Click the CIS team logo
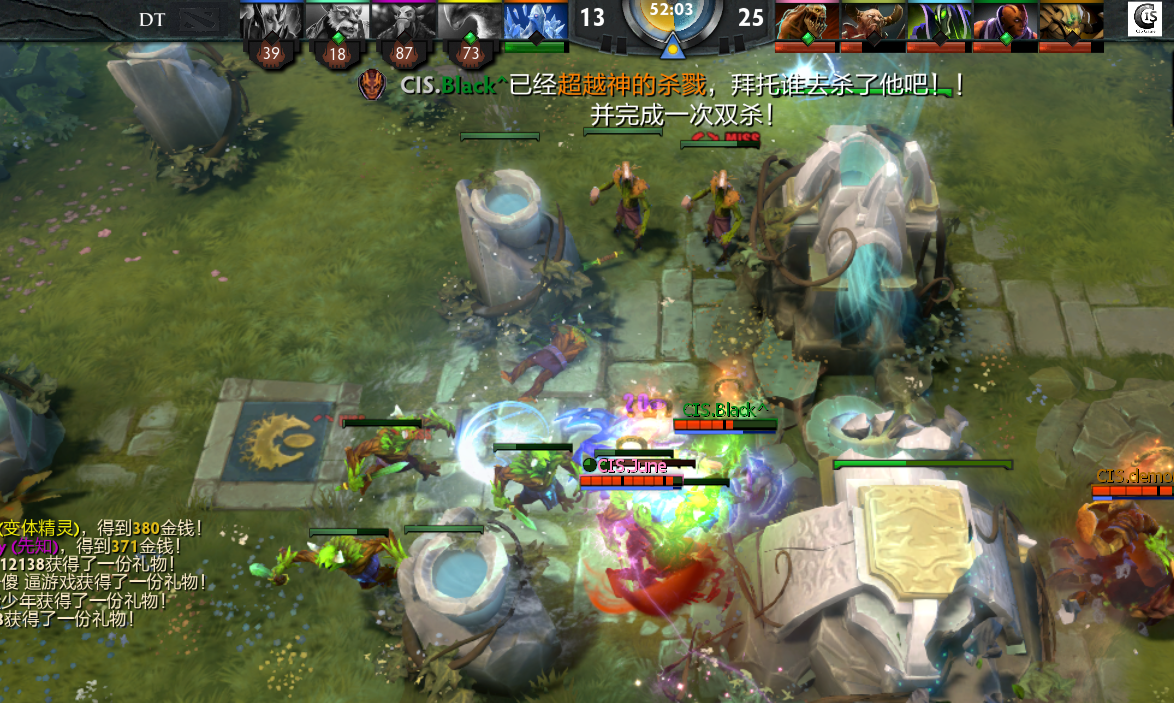 pos(1144,19)
